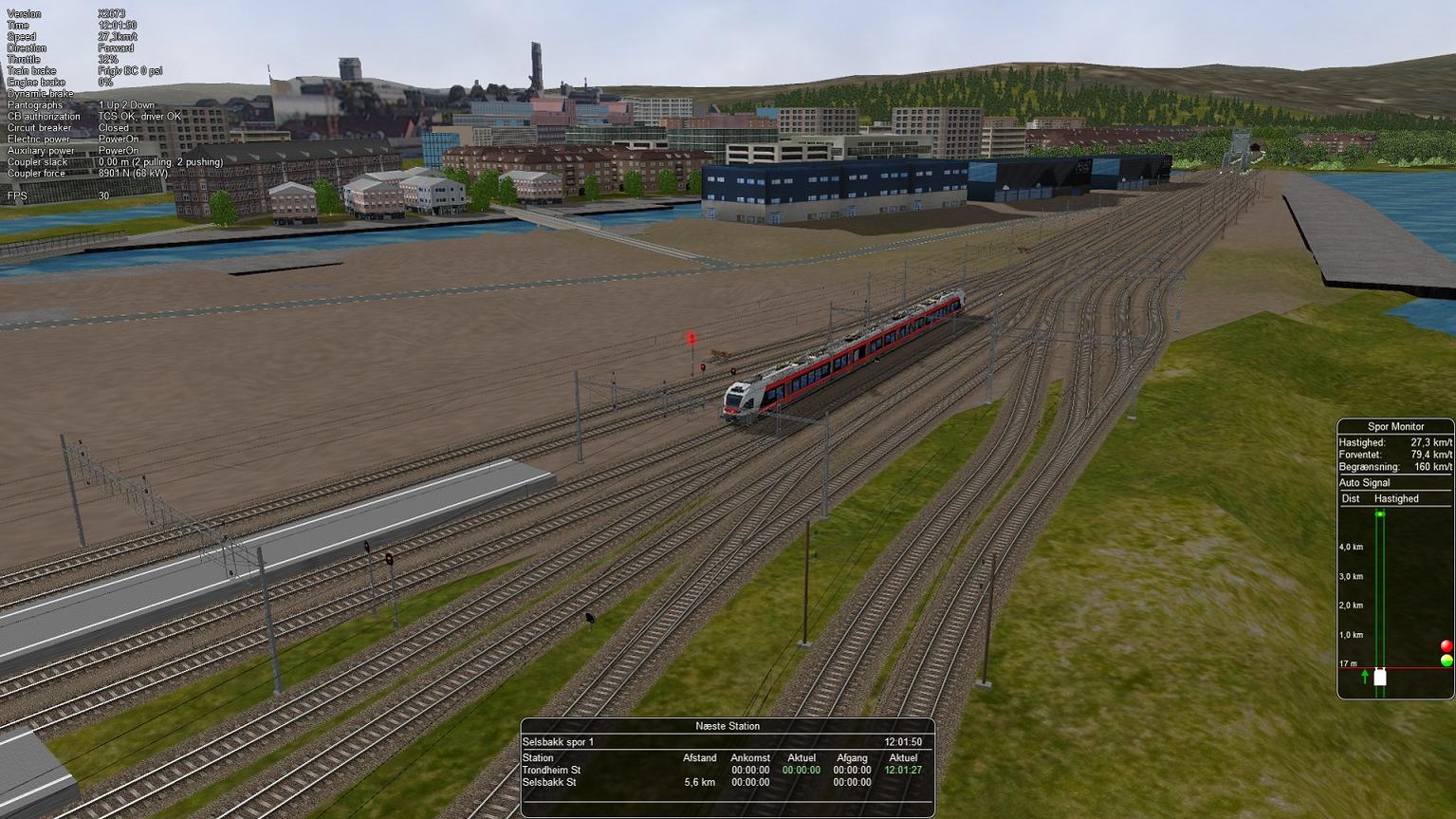Select the Næste Station window title
Viewport: 1456px width, 819px height.
728,726
